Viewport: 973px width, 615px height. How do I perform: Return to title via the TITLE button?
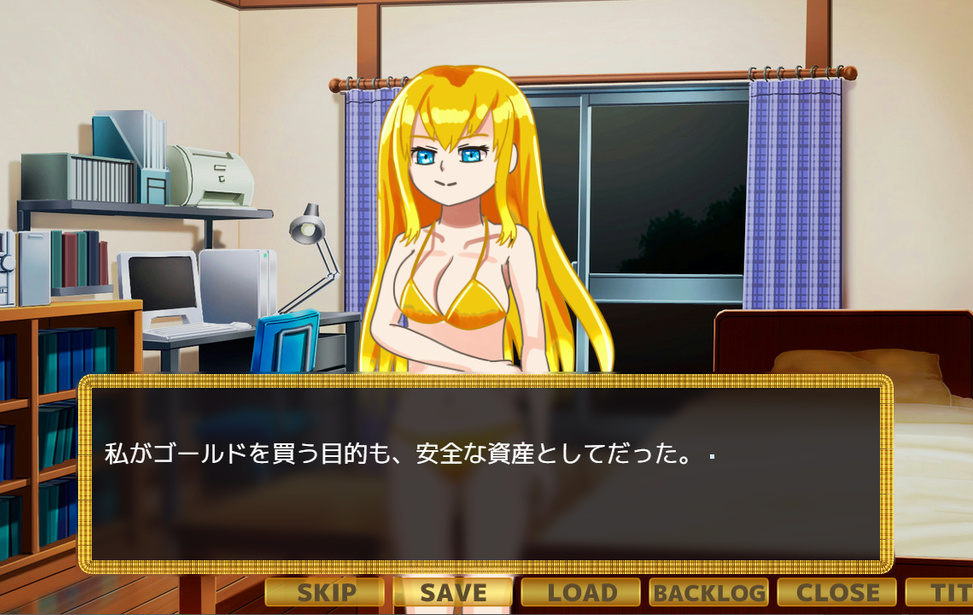coord(940,592)
